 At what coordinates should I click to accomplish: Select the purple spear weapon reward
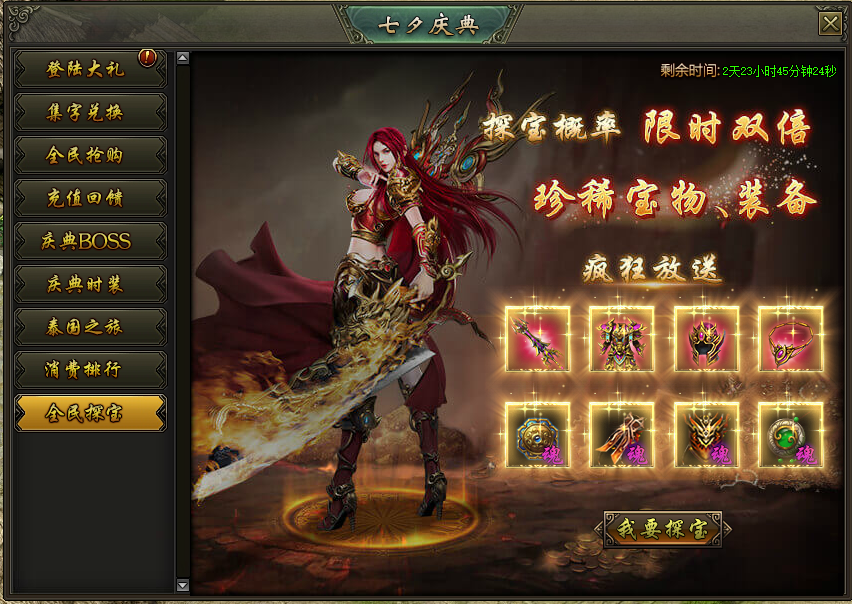(x=538, y=339)
